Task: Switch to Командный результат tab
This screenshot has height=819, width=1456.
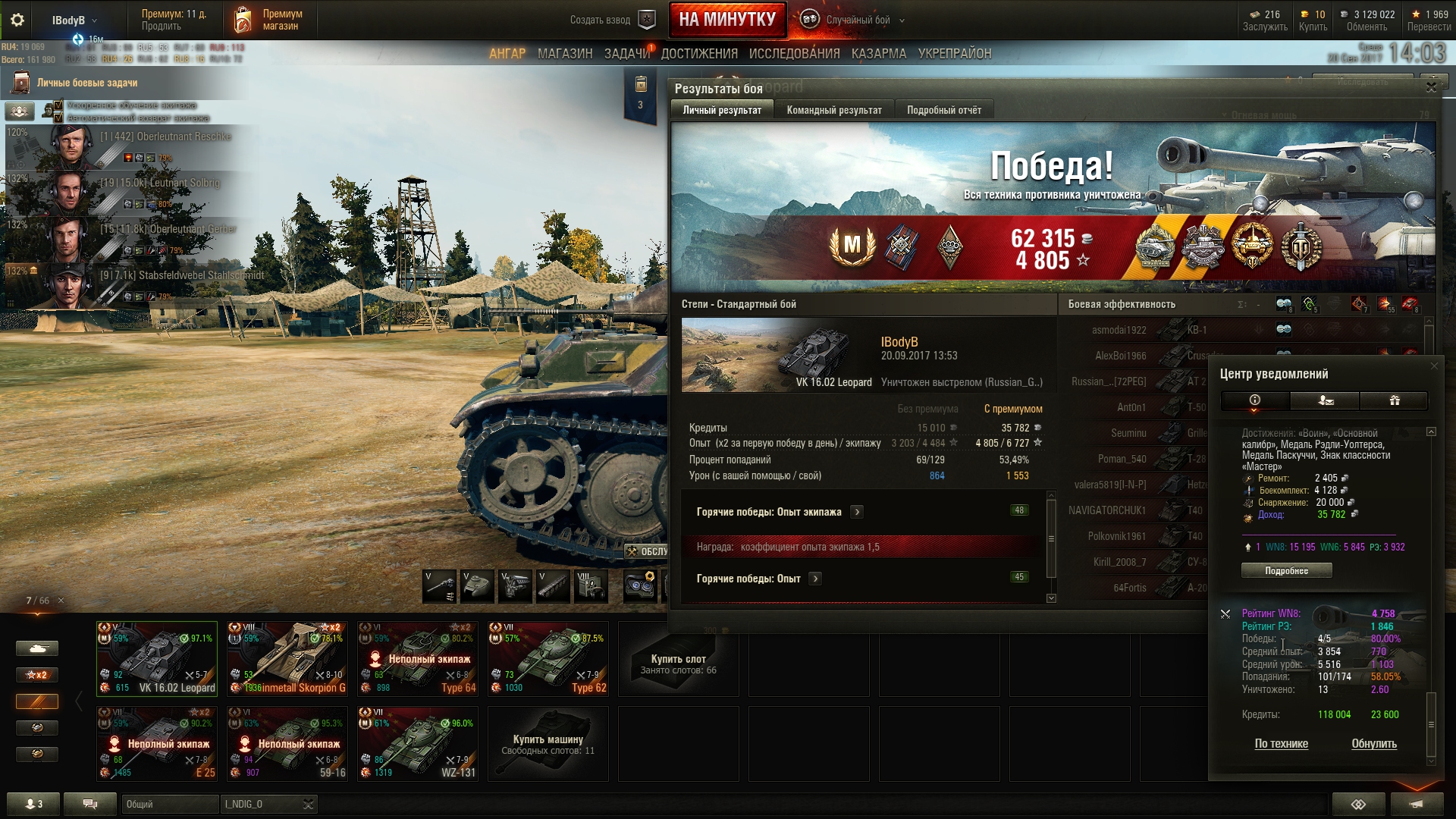Action: click(833, 110)
